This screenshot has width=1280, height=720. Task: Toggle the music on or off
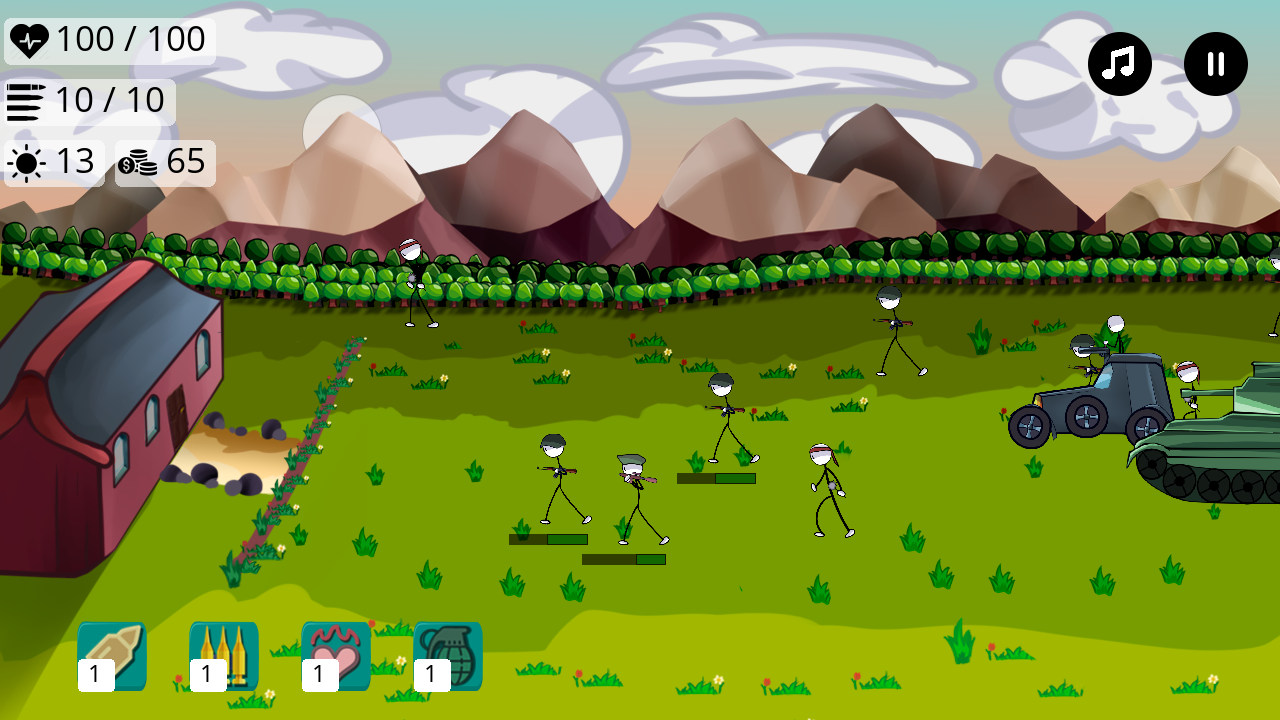point(1119,63)
